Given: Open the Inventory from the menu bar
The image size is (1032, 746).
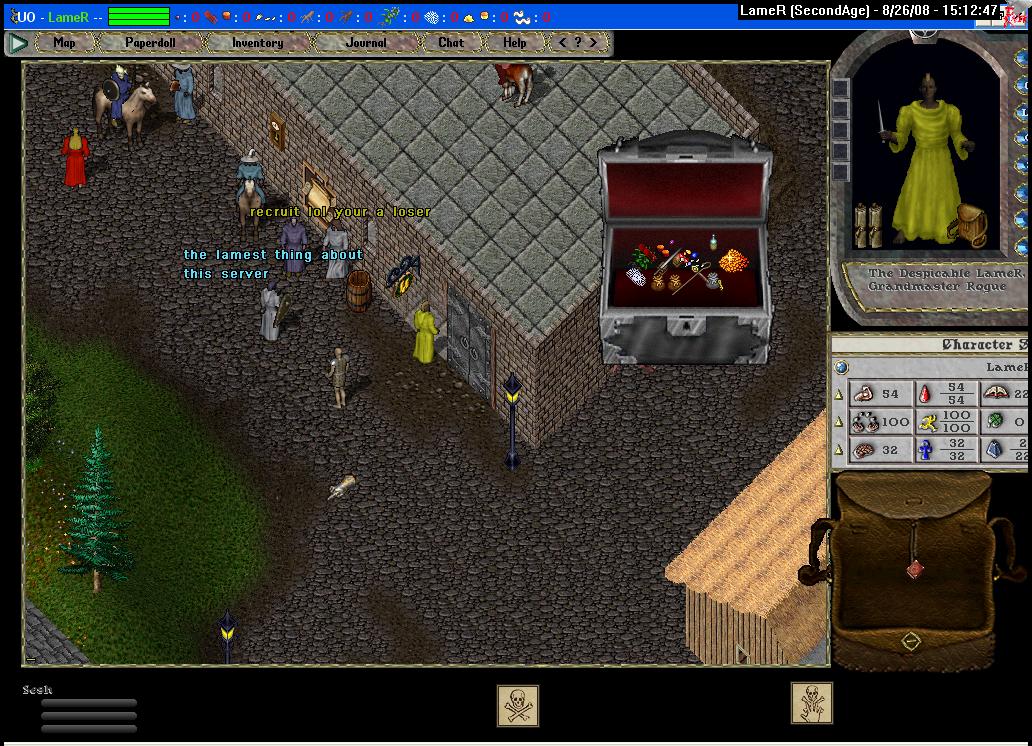Looking at the screenshot, I should click(257, 43).
